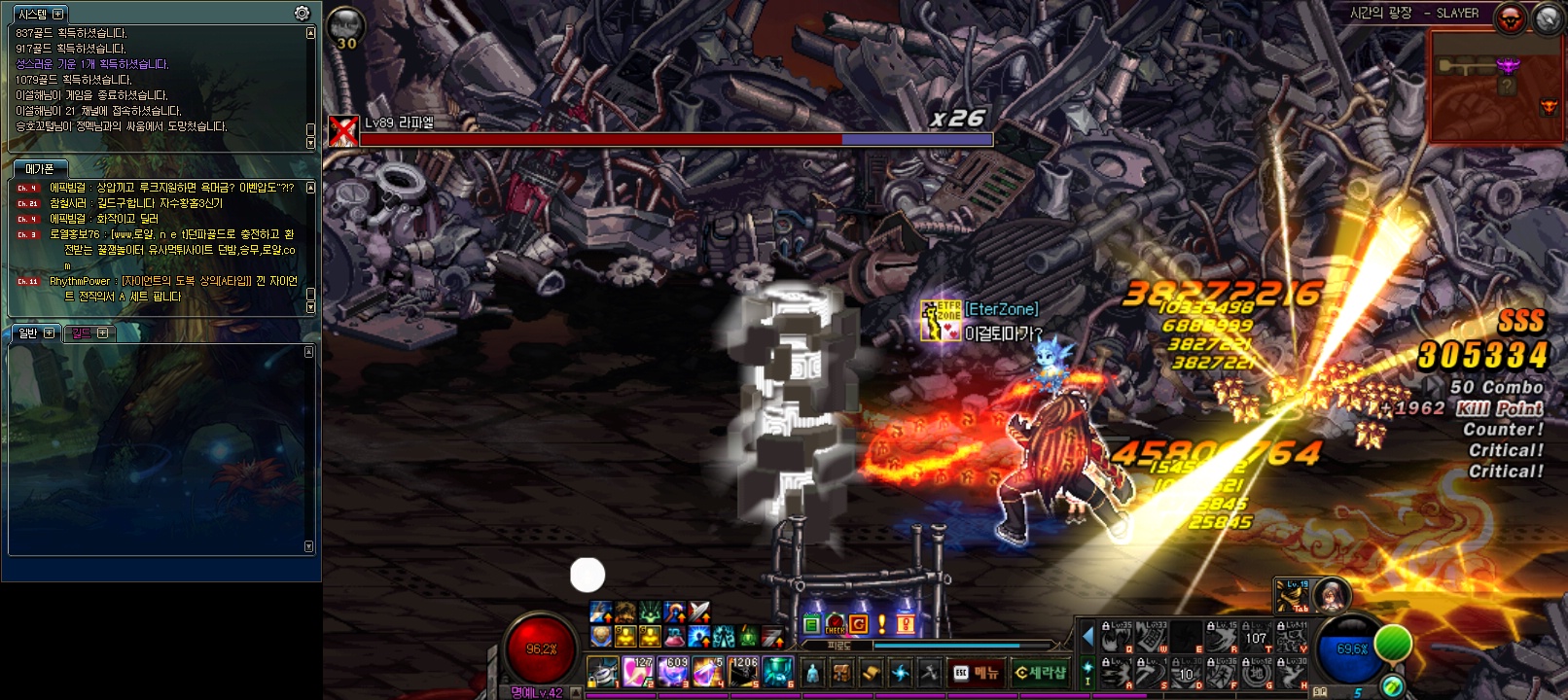Open the 세라샵 cash shop button

[1040, 673]
